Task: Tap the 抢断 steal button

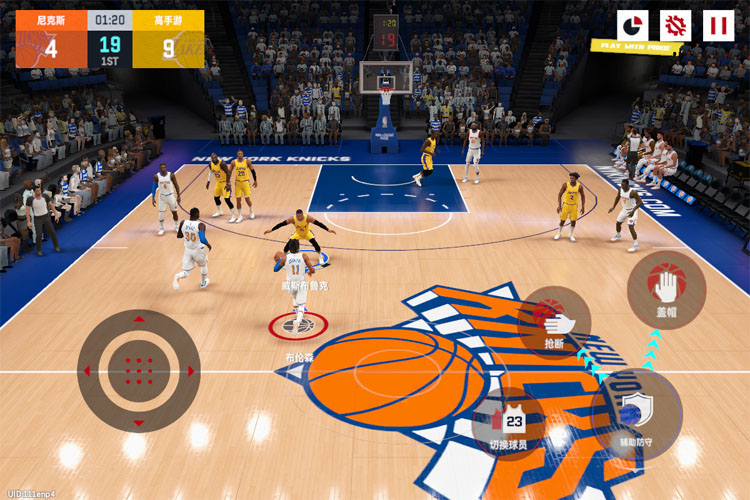Action: (555, 323)
